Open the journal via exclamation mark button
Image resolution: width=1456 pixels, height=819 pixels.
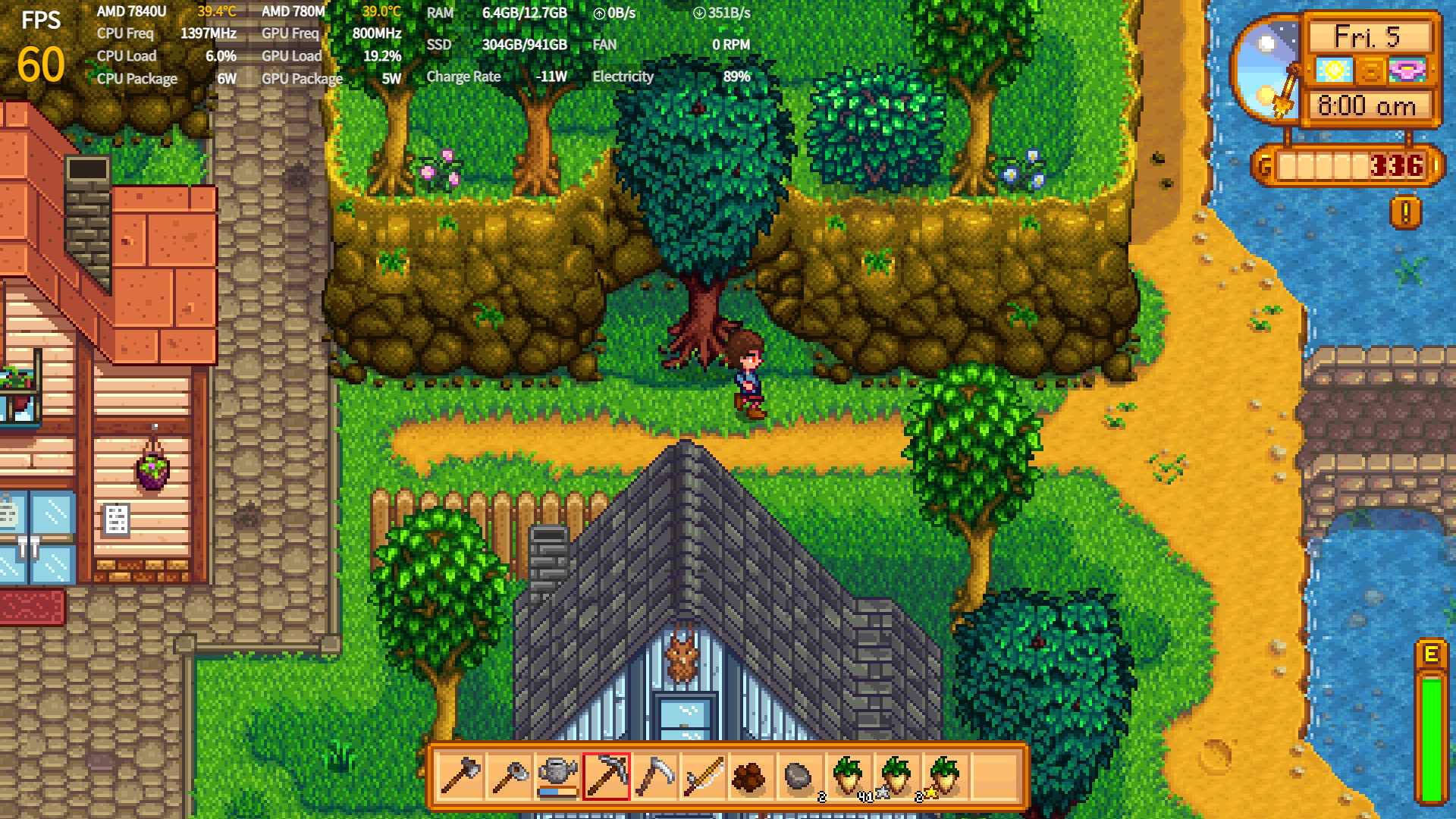[x=1405, y=213]
